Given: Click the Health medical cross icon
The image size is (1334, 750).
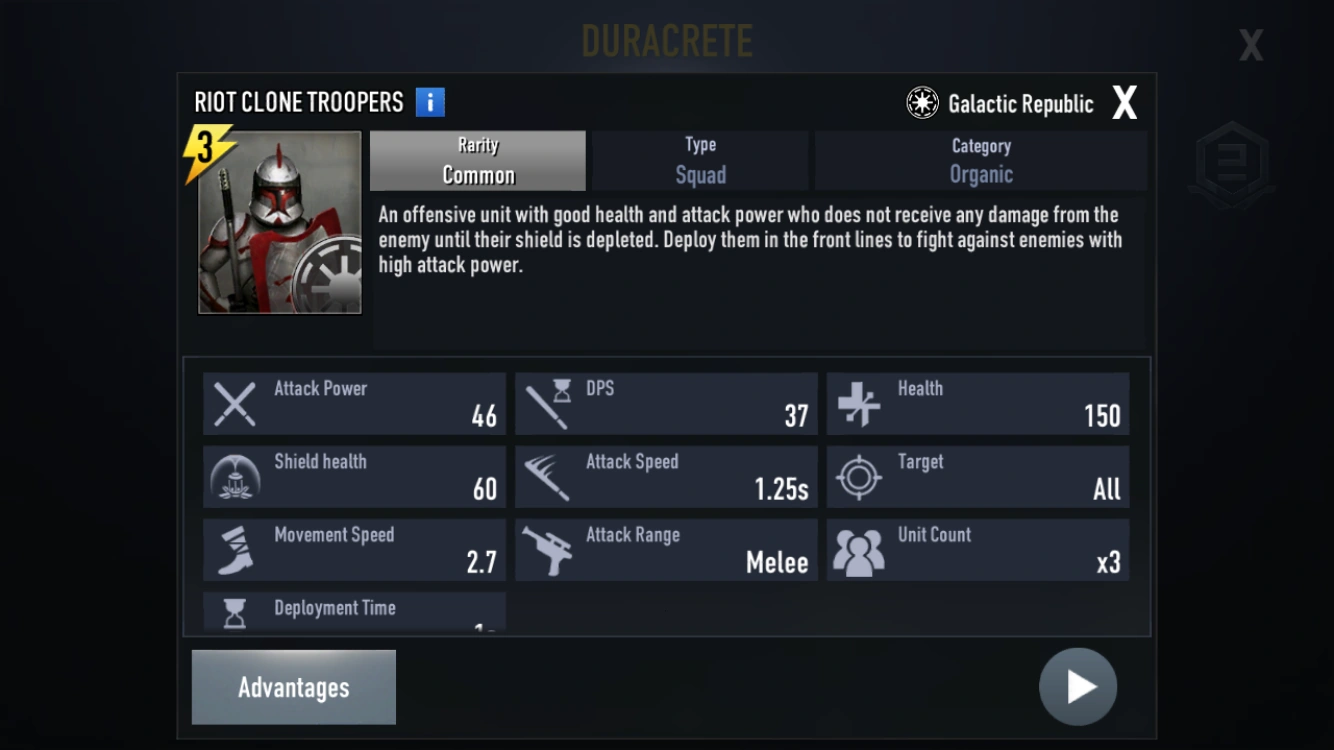Looking at the screenshot, I should tap(858, 403).
